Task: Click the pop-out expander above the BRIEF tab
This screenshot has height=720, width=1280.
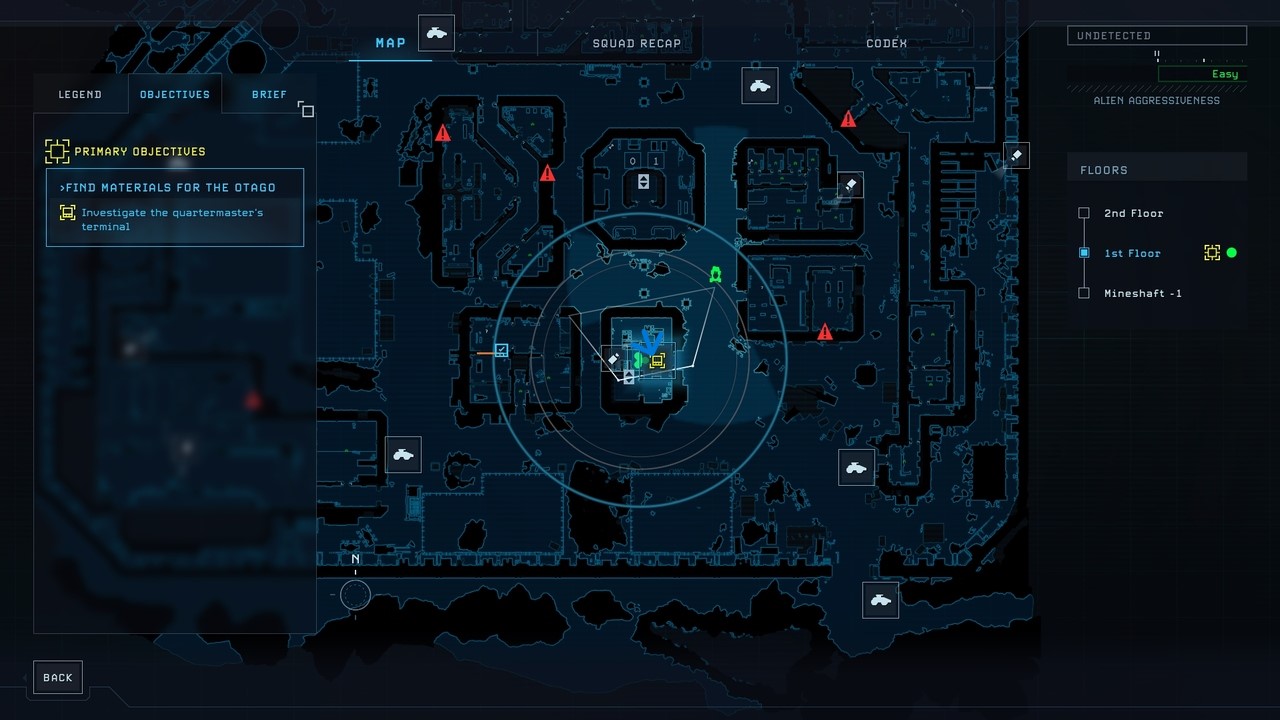Action: coord(305,110)
